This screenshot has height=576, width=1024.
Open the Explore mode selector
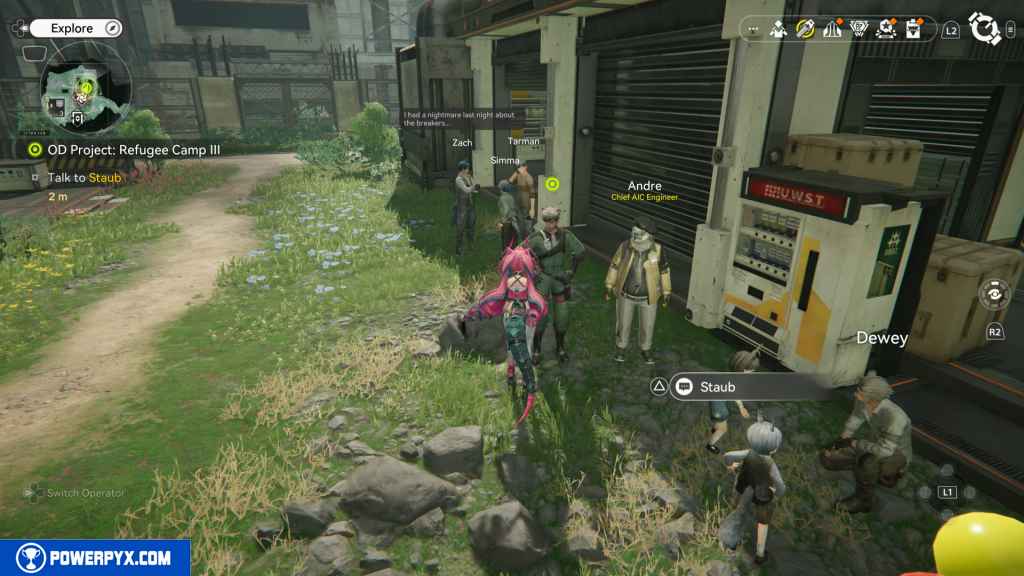point(75,29)
